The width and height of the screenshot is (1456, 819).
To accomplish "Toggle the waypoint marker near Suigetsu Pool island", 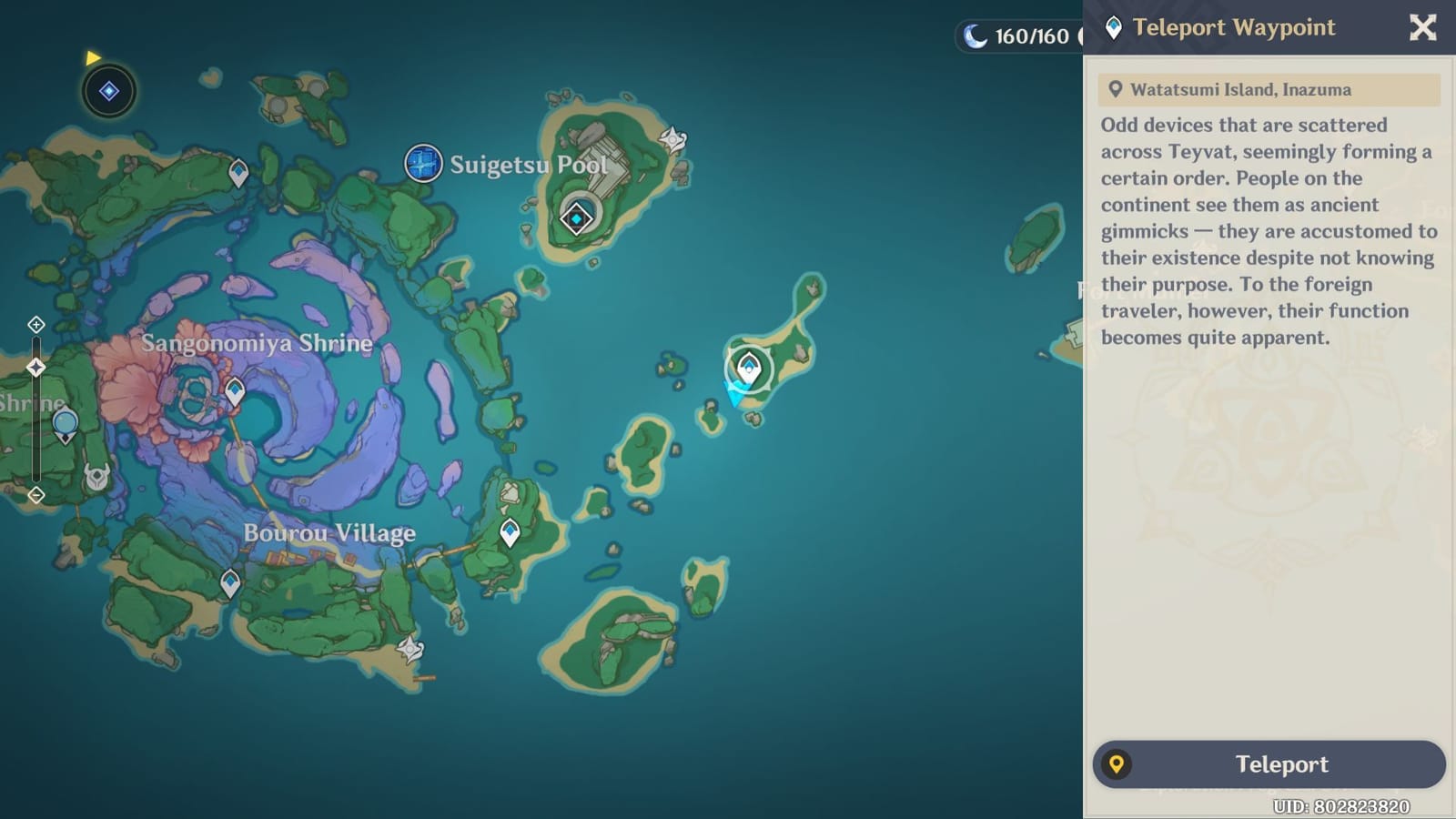I will (x=576, y=218).
